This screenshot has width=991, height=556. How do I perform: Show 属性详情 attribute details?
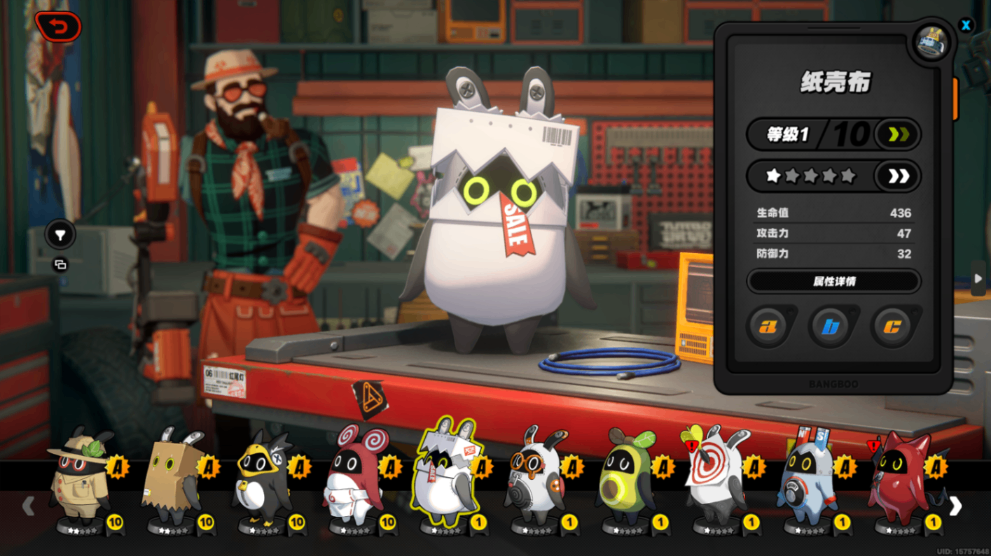833,281
